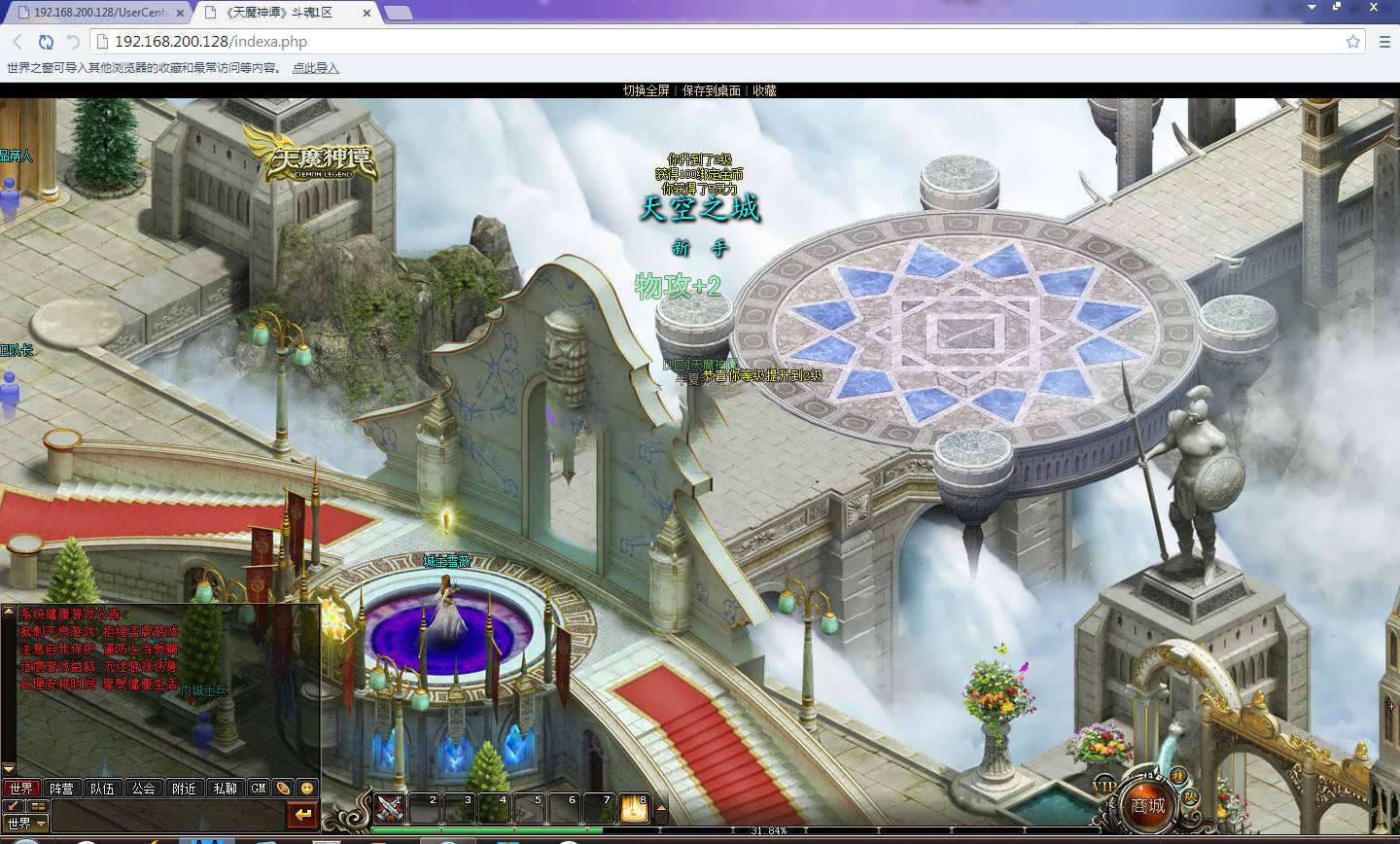Screen dimensions: 1400x844
Task: Open the 世界 channel dropdown
Action: click(x=26, y=824)
